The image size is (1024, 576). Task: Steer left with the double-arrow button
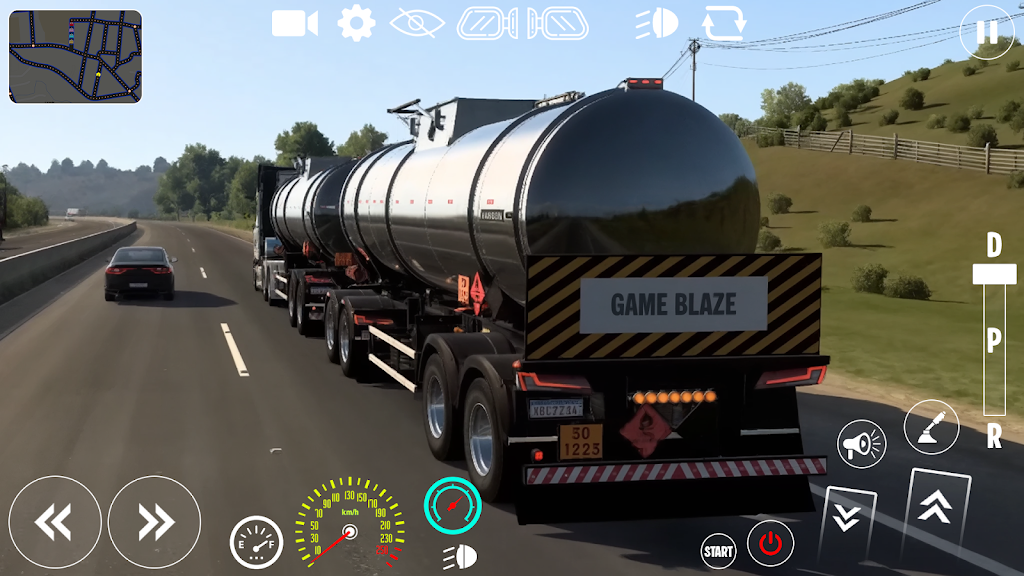point(54,522)
